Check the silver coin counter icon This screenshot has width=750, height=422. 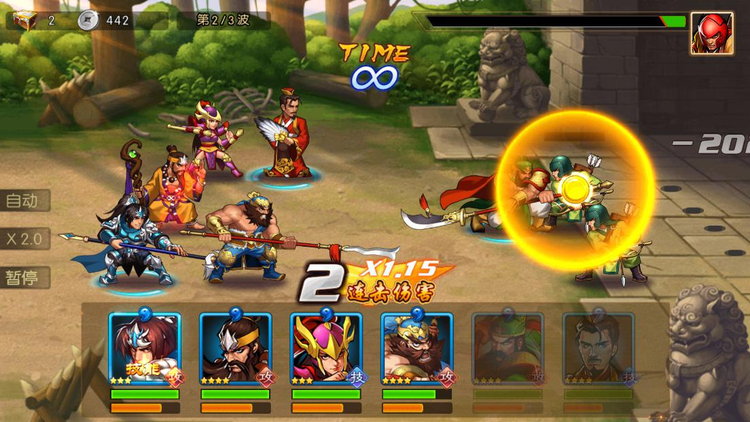click(90, 20)
